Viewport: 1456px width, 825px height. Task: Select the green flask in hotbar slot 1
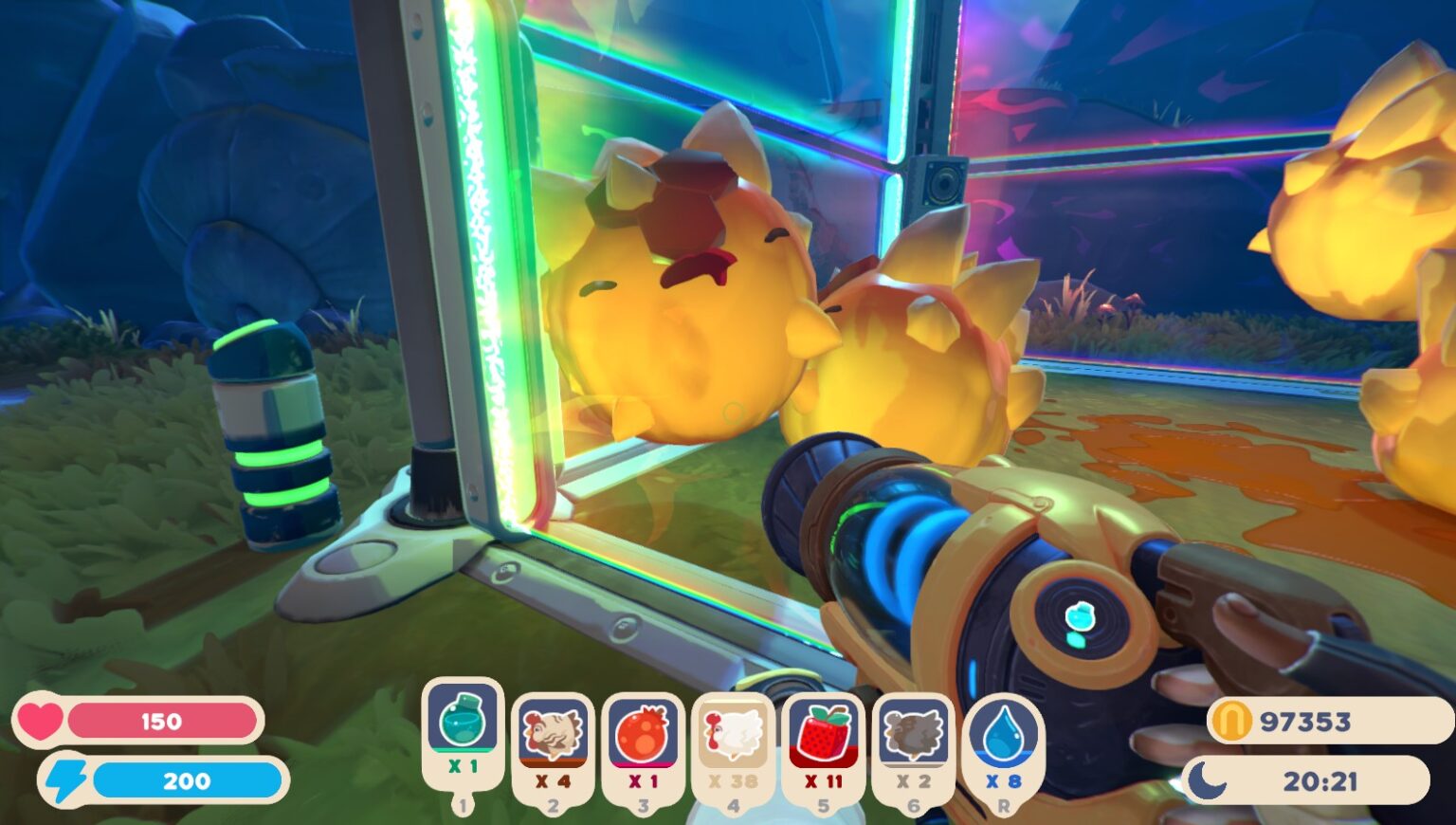462,725
